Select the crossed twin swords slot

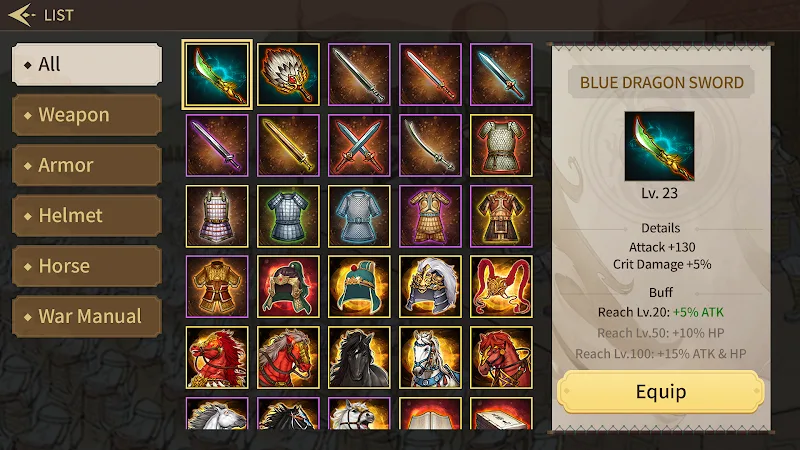tap(360, 145)
